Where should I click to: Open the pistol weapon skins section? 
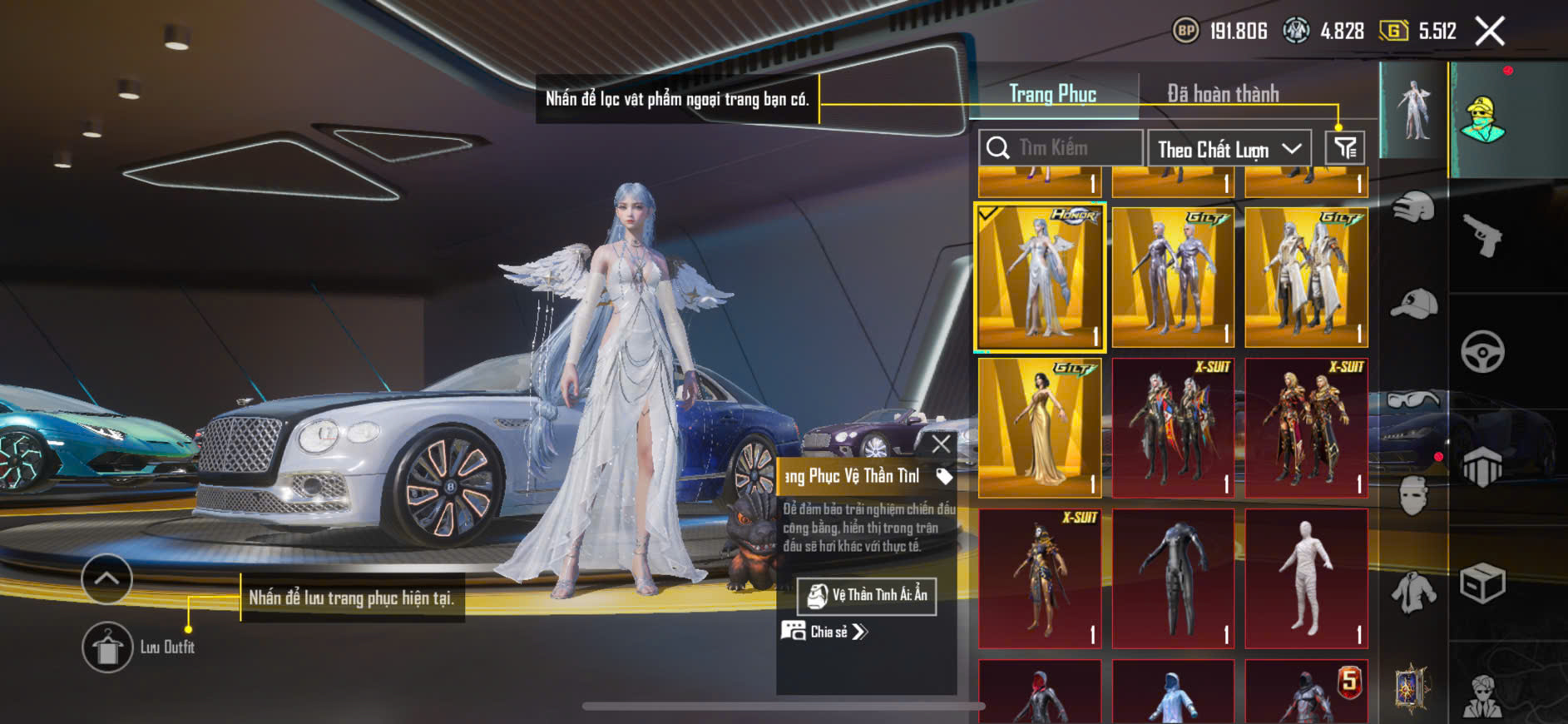coord(1482,236)
